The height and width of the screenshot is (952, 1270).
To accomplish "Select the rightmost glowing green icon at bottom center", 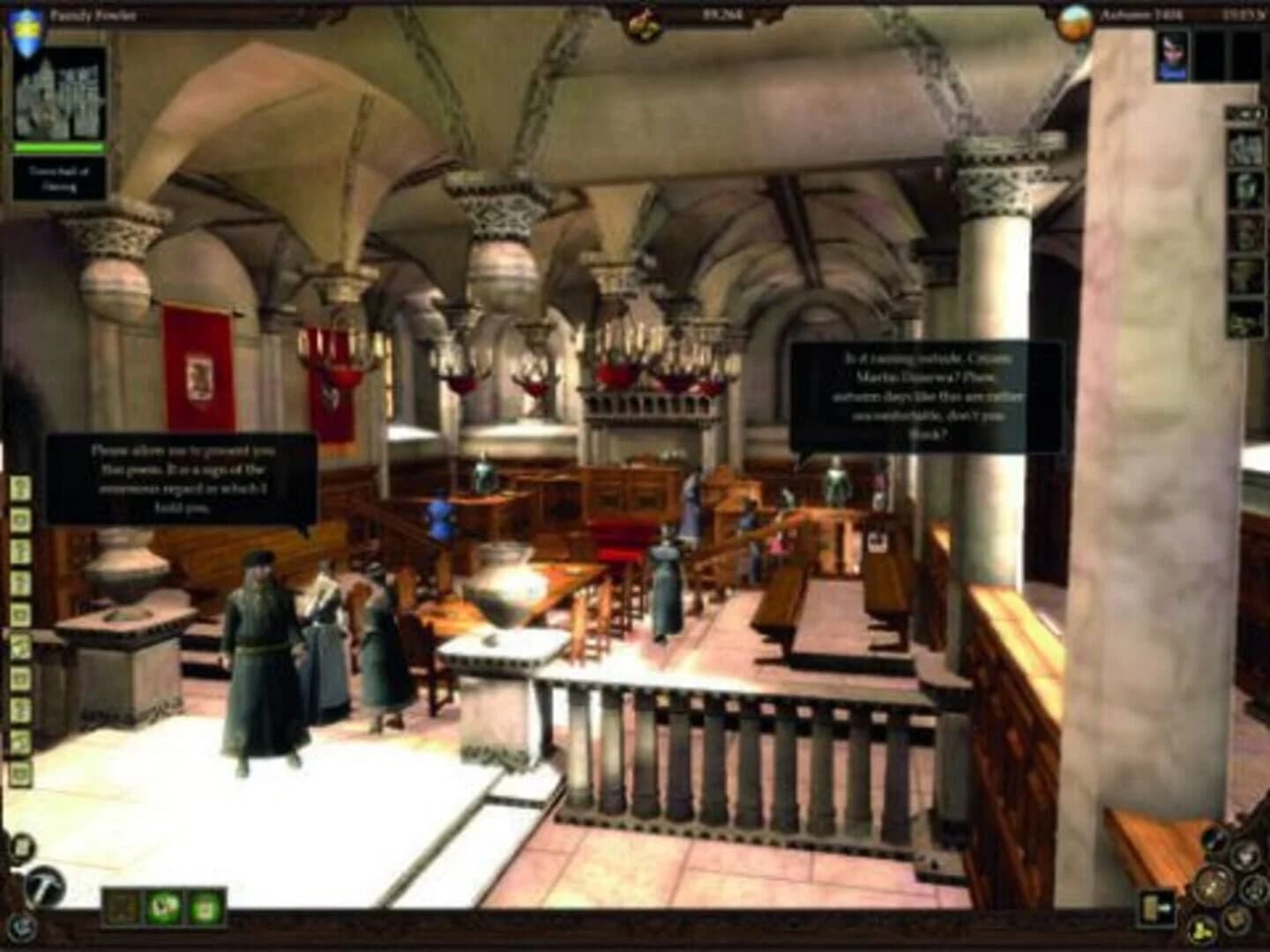I will click(x=204, y=907).
